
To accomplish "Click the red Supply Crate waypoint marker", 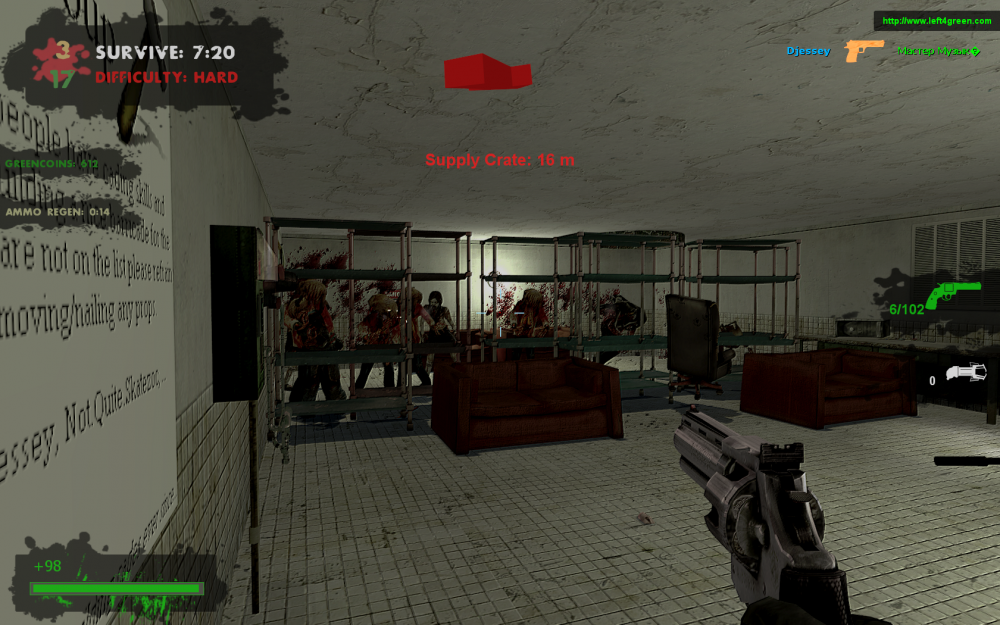I will point(486,72).
